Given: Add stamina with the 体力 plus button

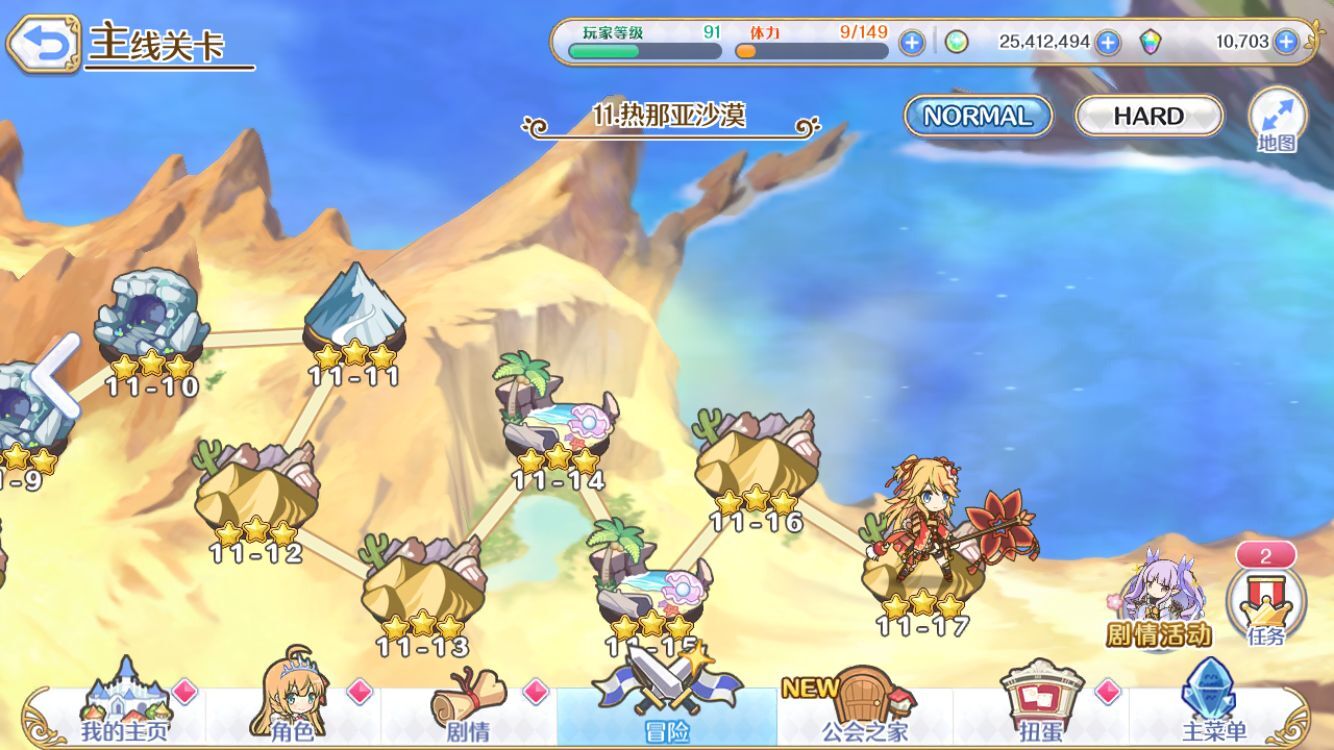Looking at the screenshot, I should point(911,42).
